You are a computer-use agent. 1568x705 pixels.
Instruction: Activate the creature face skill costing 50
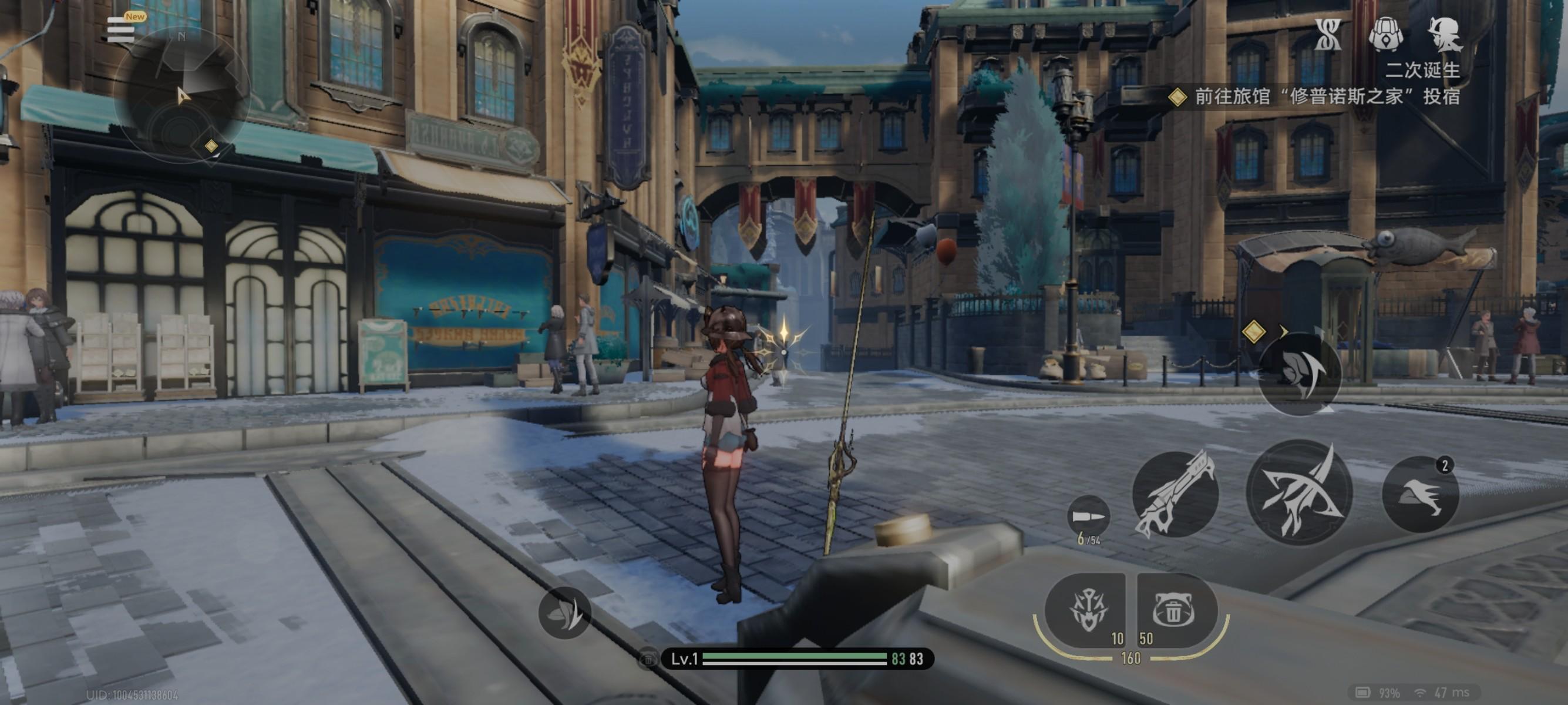point(1175,610)
